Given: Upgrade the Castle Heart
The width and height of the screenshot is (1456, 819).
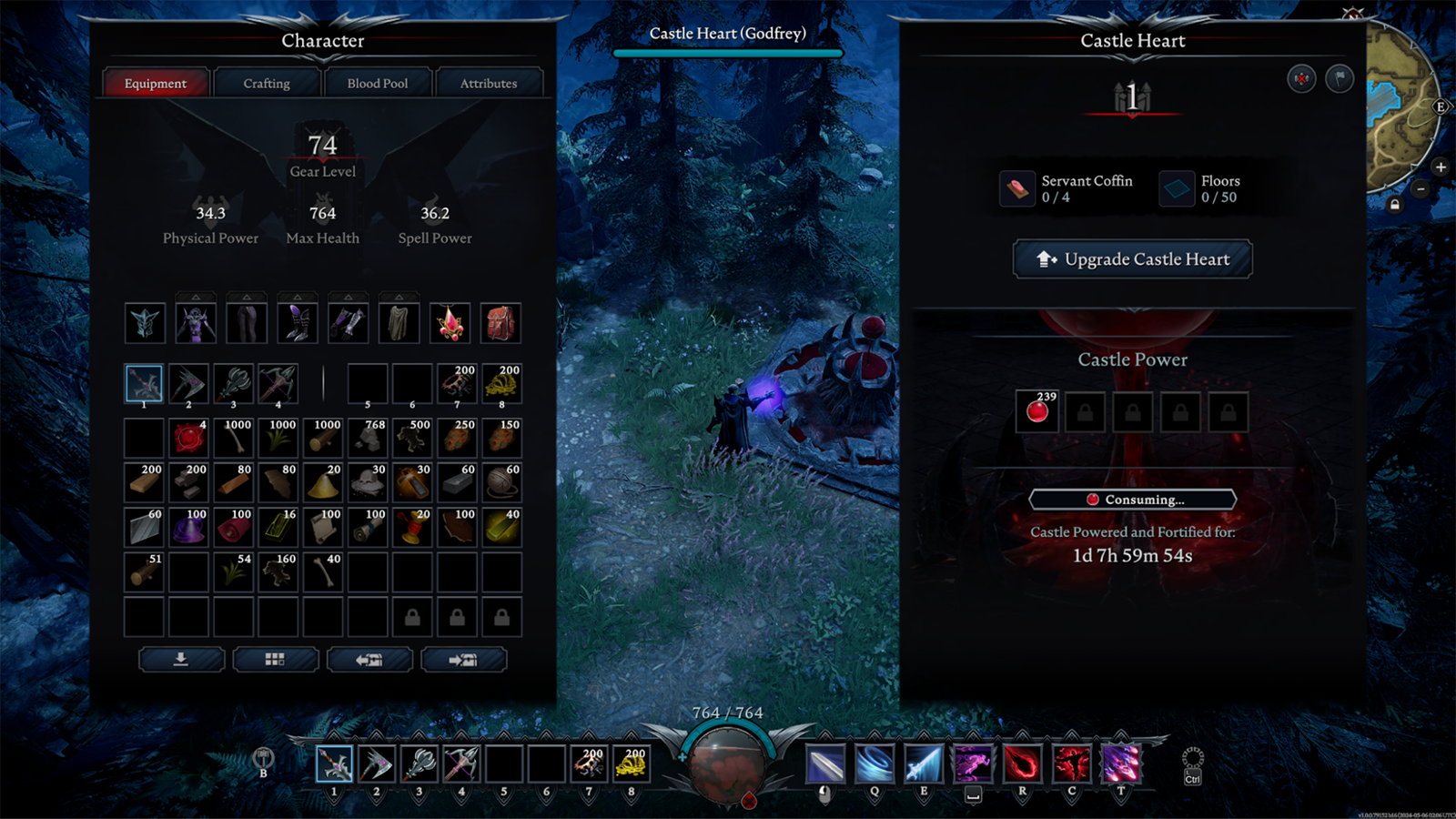Looking at the screenshot, I should tap(1133, 259).
